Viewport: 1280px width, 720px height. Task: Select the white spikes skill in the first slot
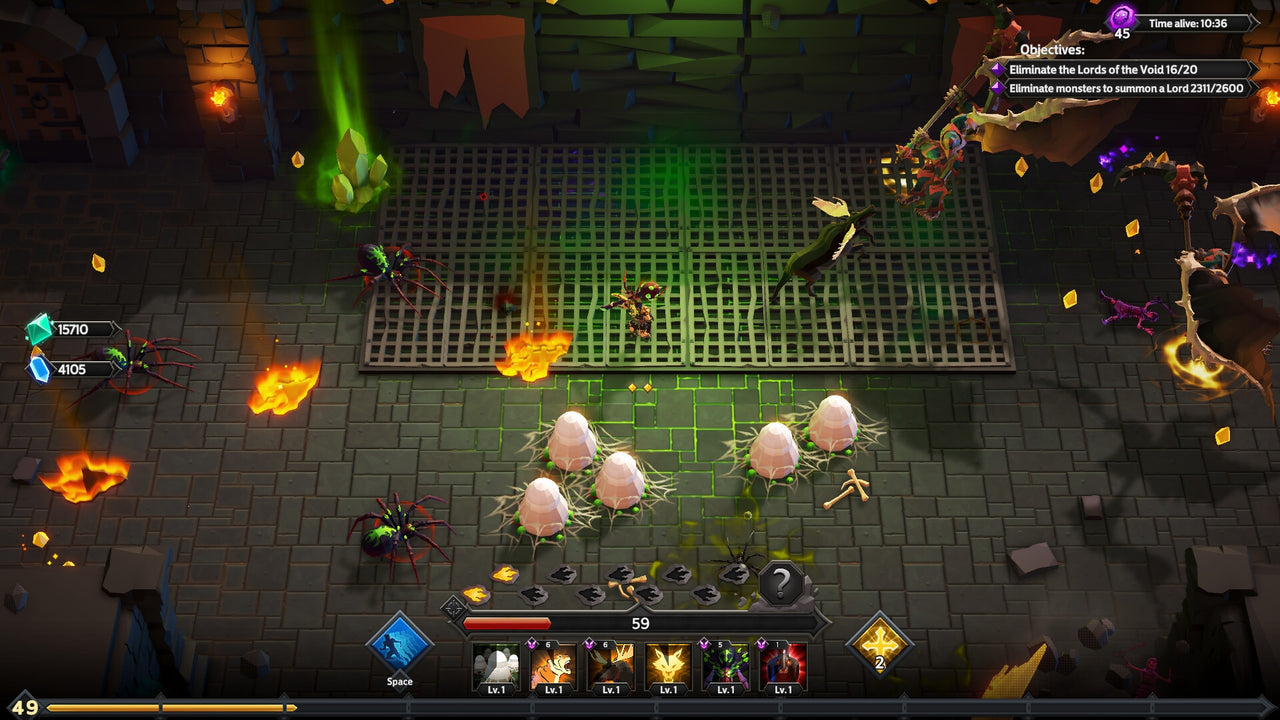(493, 663)
